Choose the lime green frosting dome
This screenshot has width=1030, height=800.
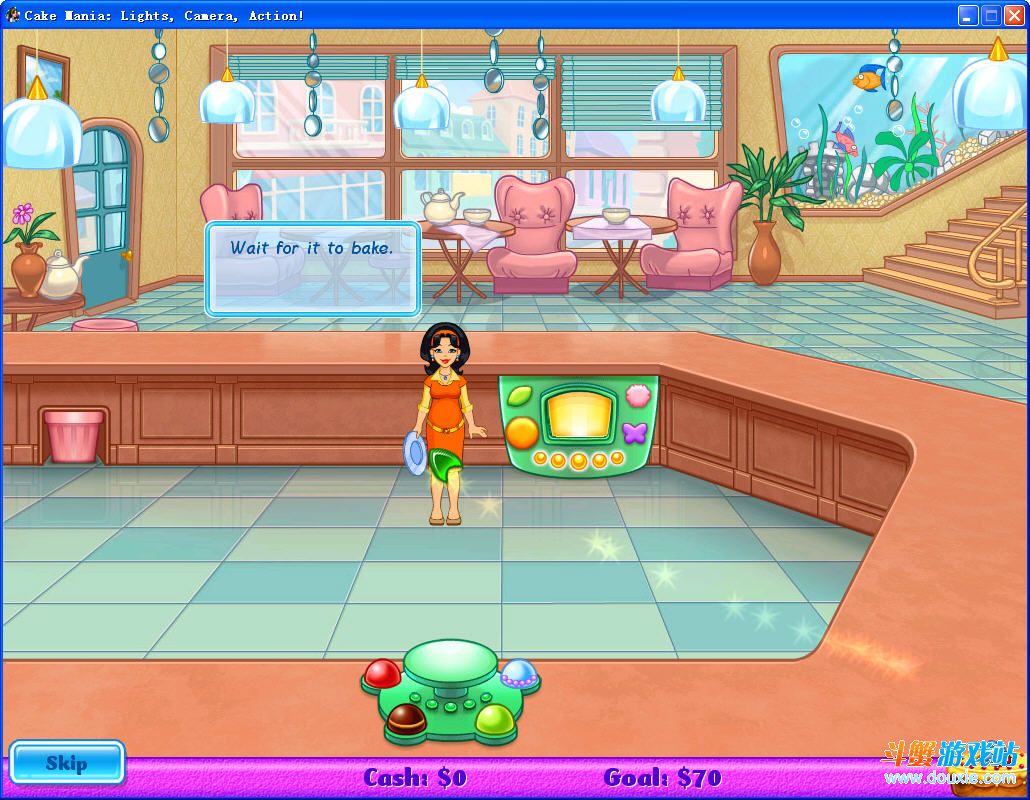(494, 718)
